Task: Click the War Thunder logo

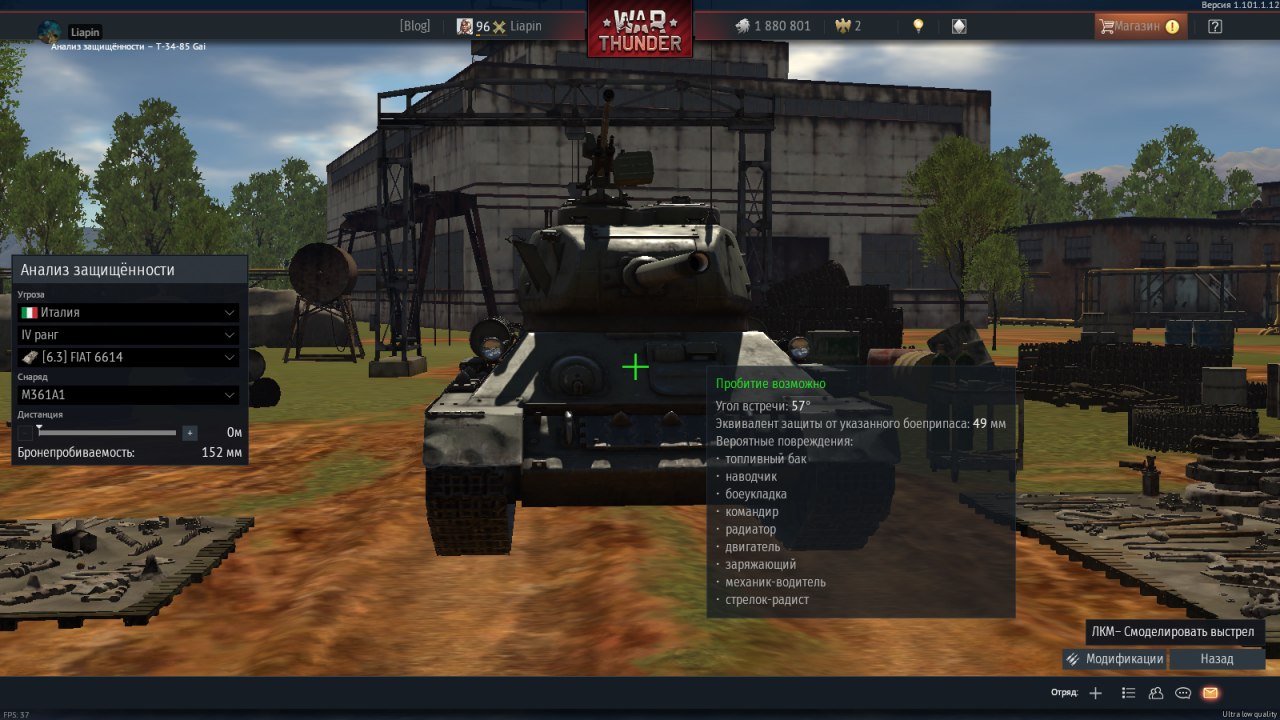Action: point(640,30)
